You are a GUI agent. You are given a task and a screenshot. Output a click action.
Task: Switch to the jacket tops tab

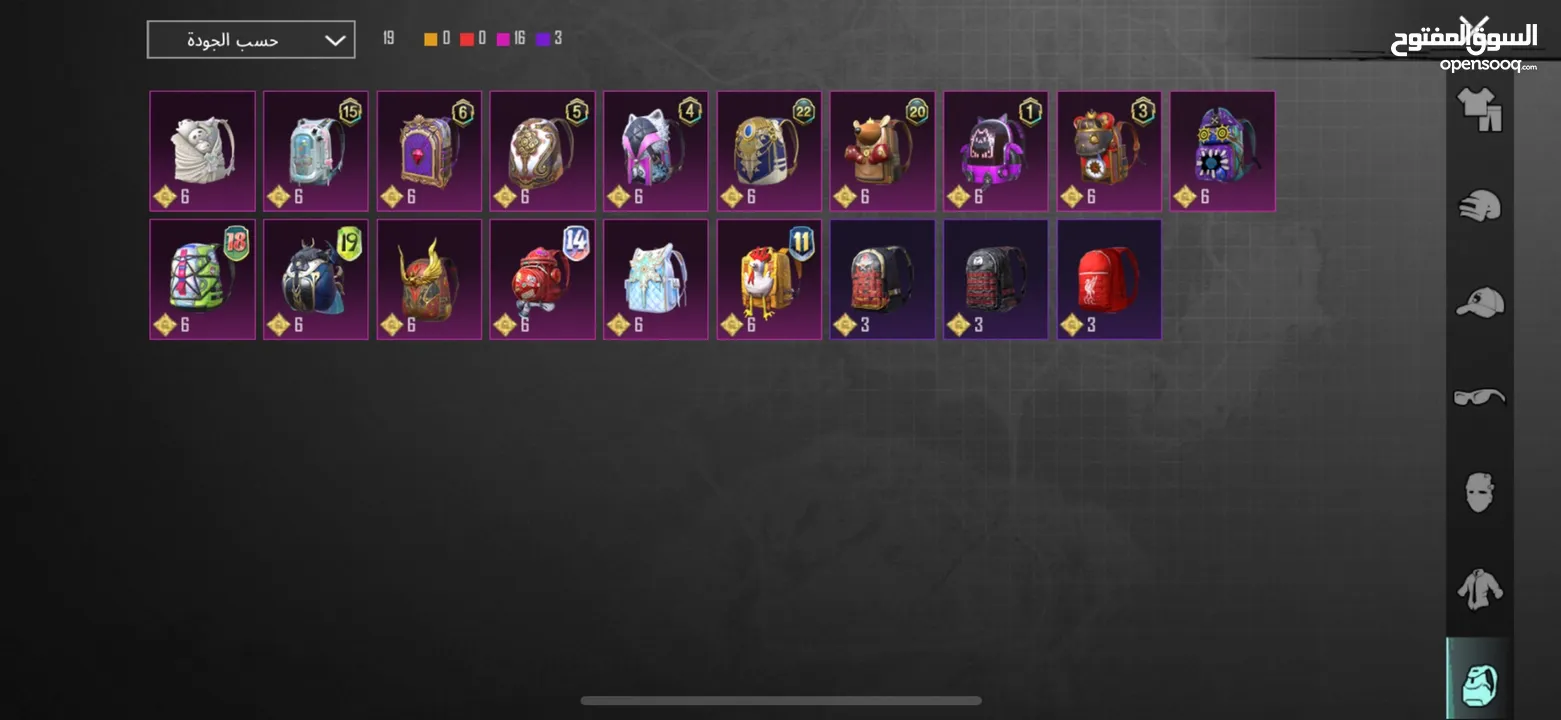click(x=1479, y=589)
